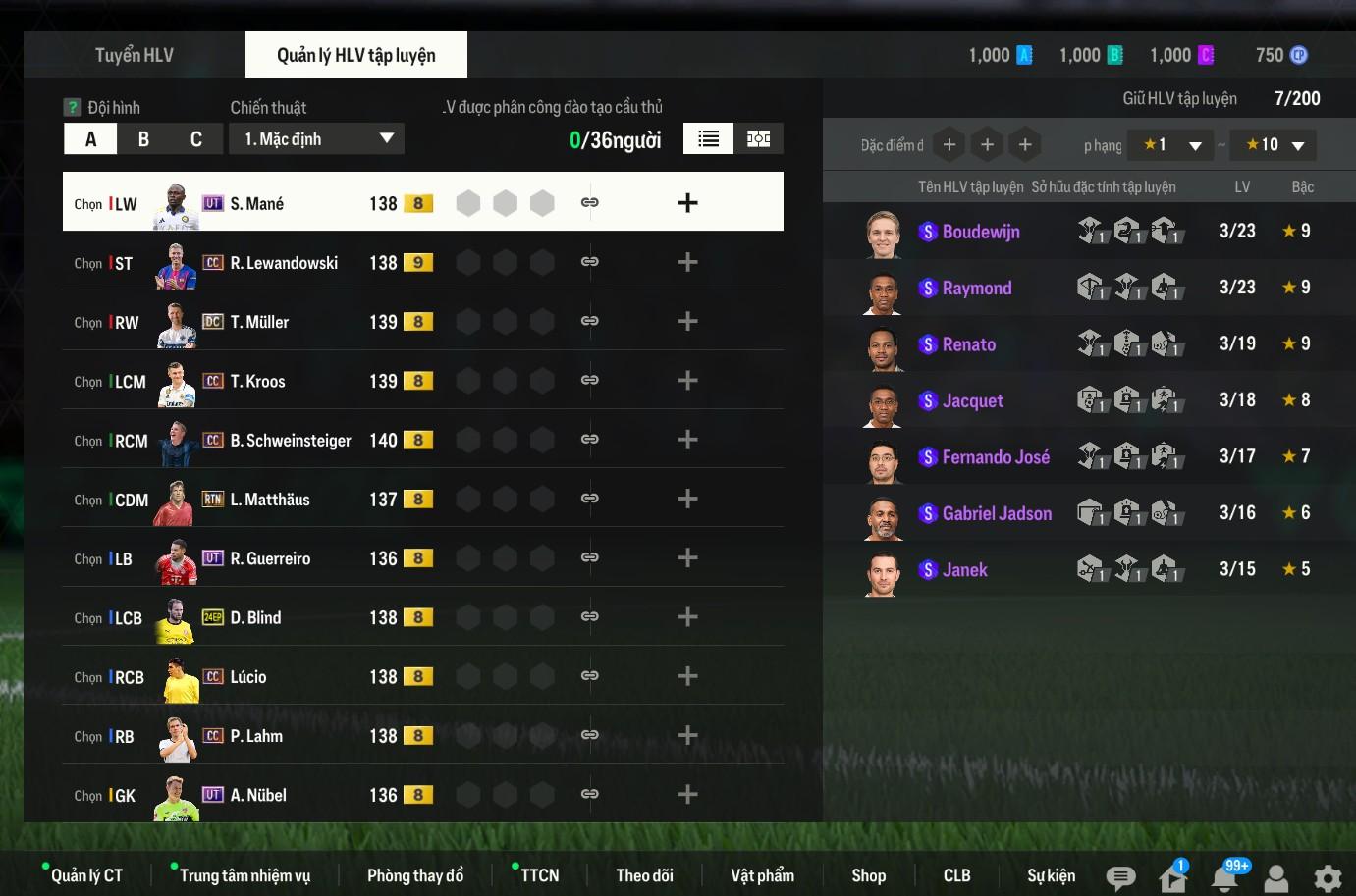Open the Mặc định tactics dropdown
This screenshot has width=1356, height=896.
[317, 139]
